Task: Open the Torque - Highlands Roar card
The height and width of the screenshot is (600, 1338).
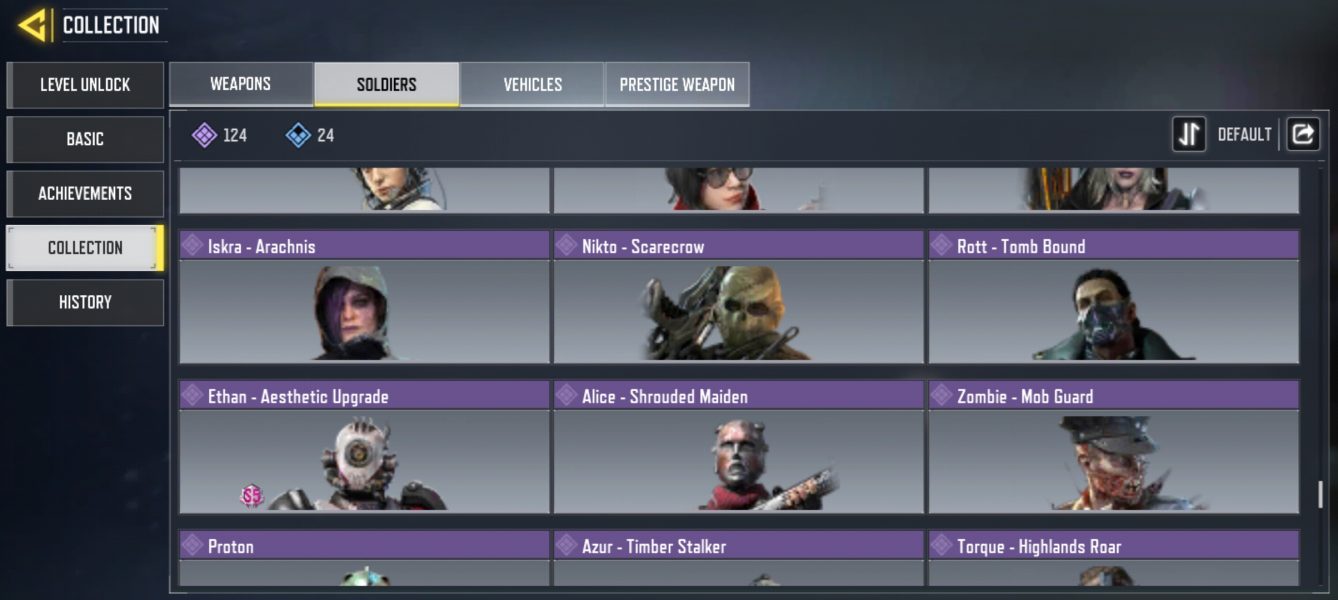Action: point(1113,558)
